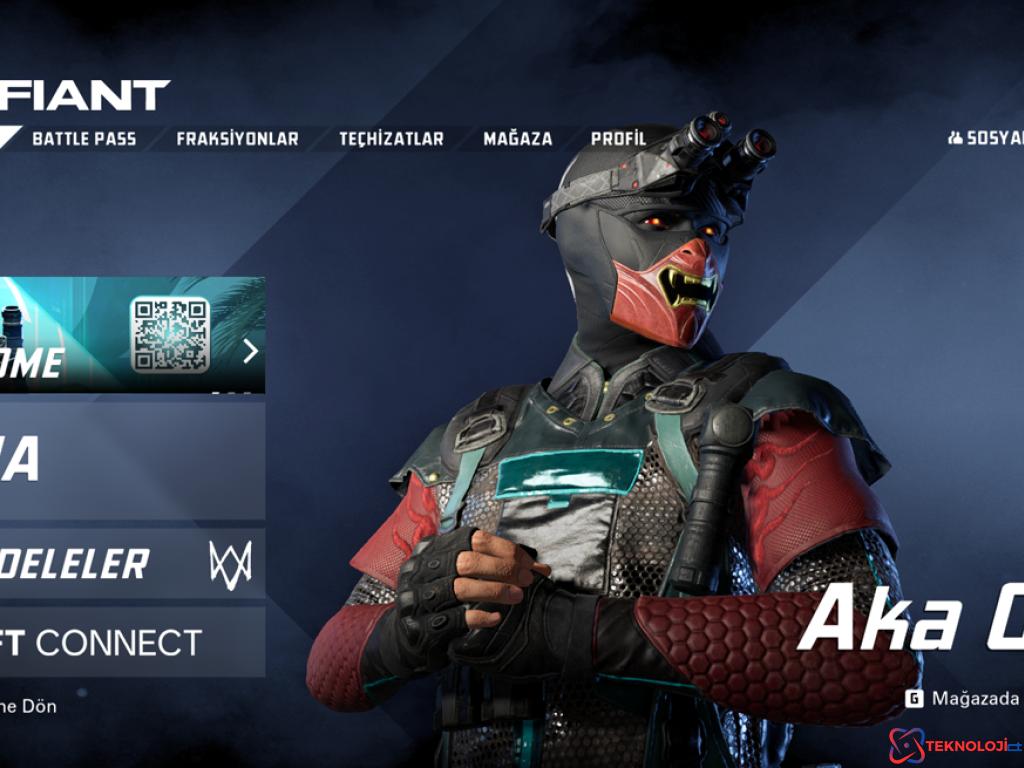The width and height of the screenshot is (1024, 768).
Task: Go to the Mağaza store tab
Action: click(517, 139)
